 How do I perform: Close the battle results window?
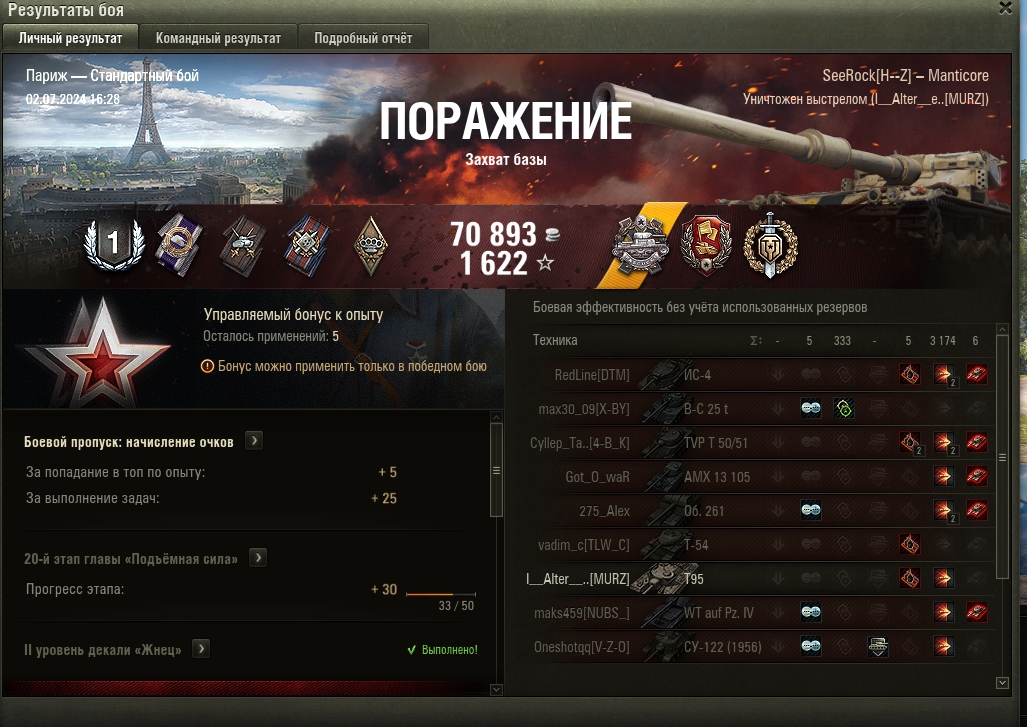click(x=1005, y=8)
